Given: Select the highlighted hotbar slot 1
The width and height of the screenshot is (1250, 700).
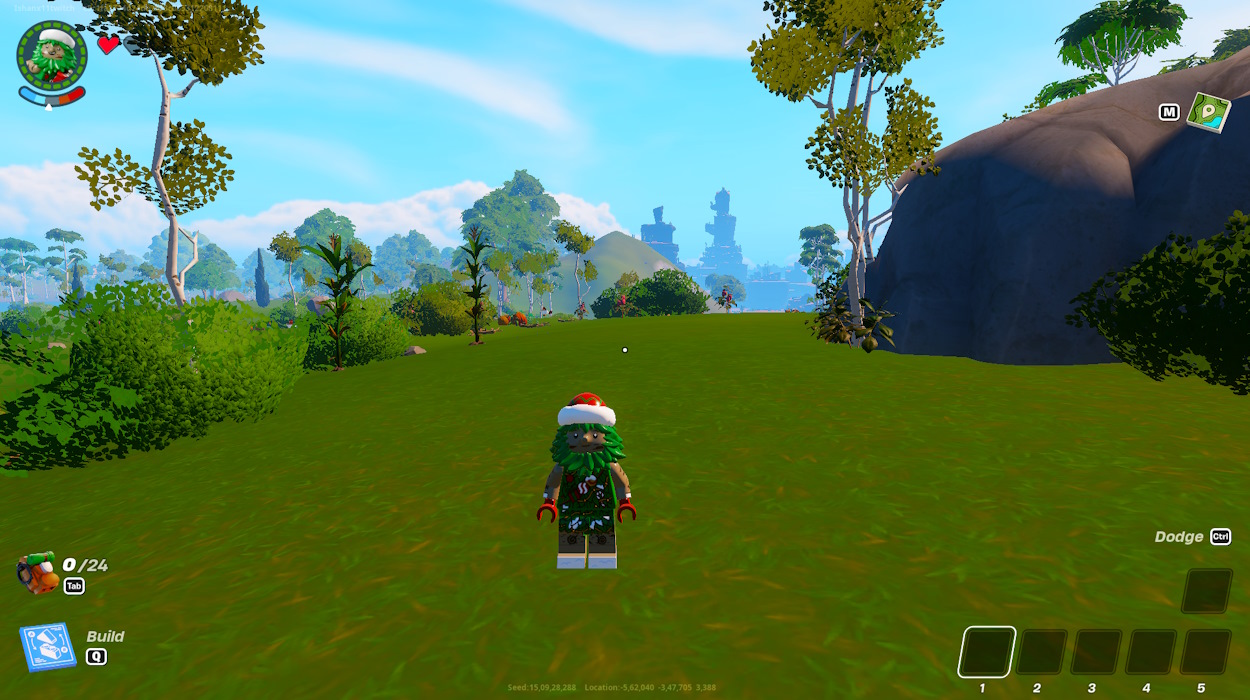Looking at the screenshot, I should [987, 652].
